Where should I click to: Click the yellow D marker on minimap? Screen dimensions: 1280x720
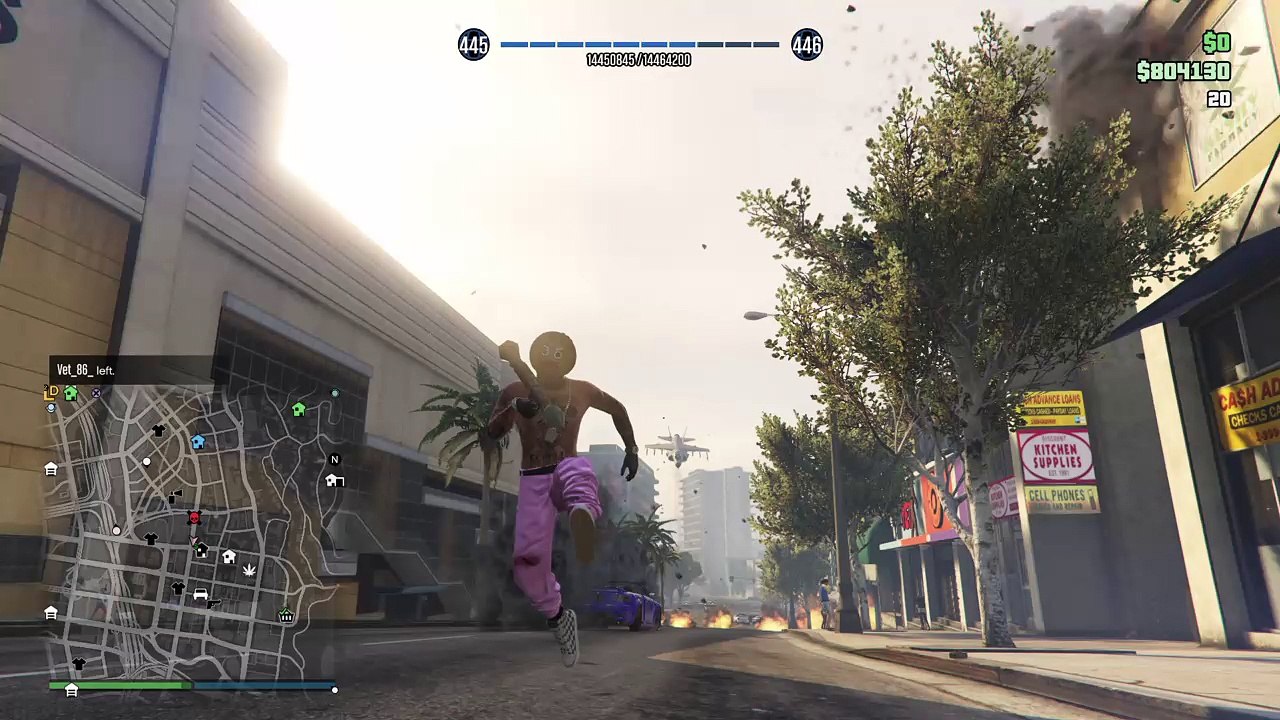(51, 394)
